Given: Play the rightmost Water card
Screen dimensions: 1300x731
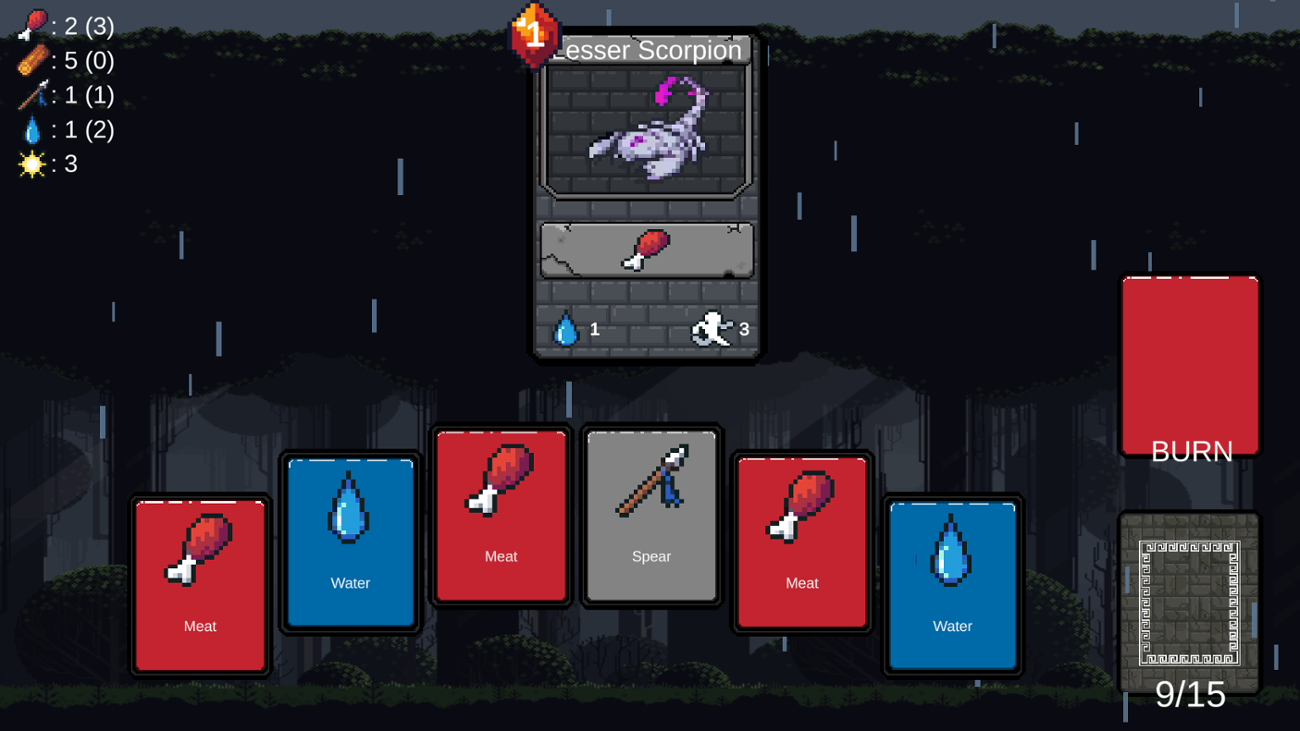Looking at the screenshot, I should coord(952,585).
